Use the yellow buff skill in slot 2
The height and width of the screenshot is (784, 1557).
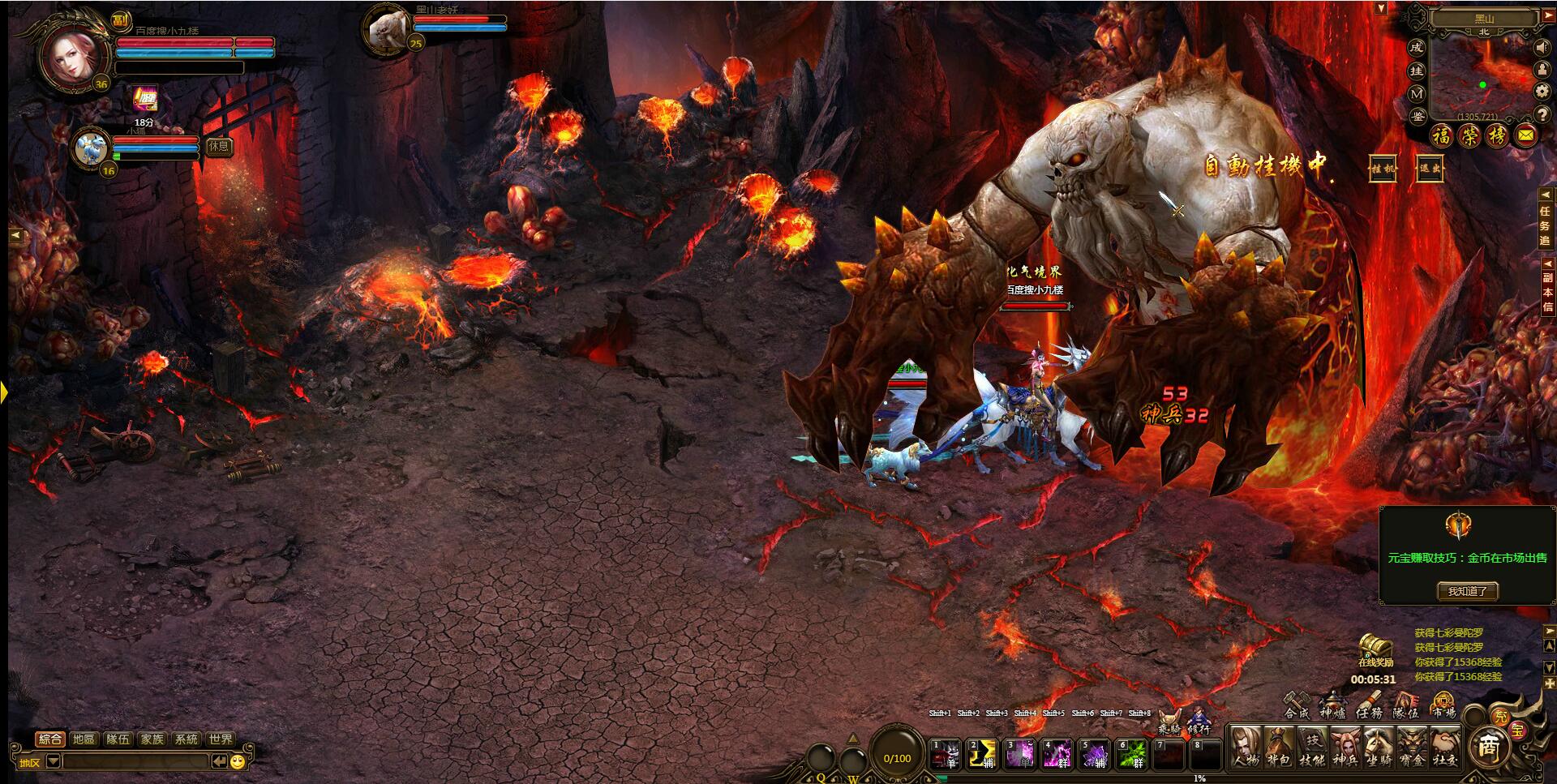coord(983,754)
